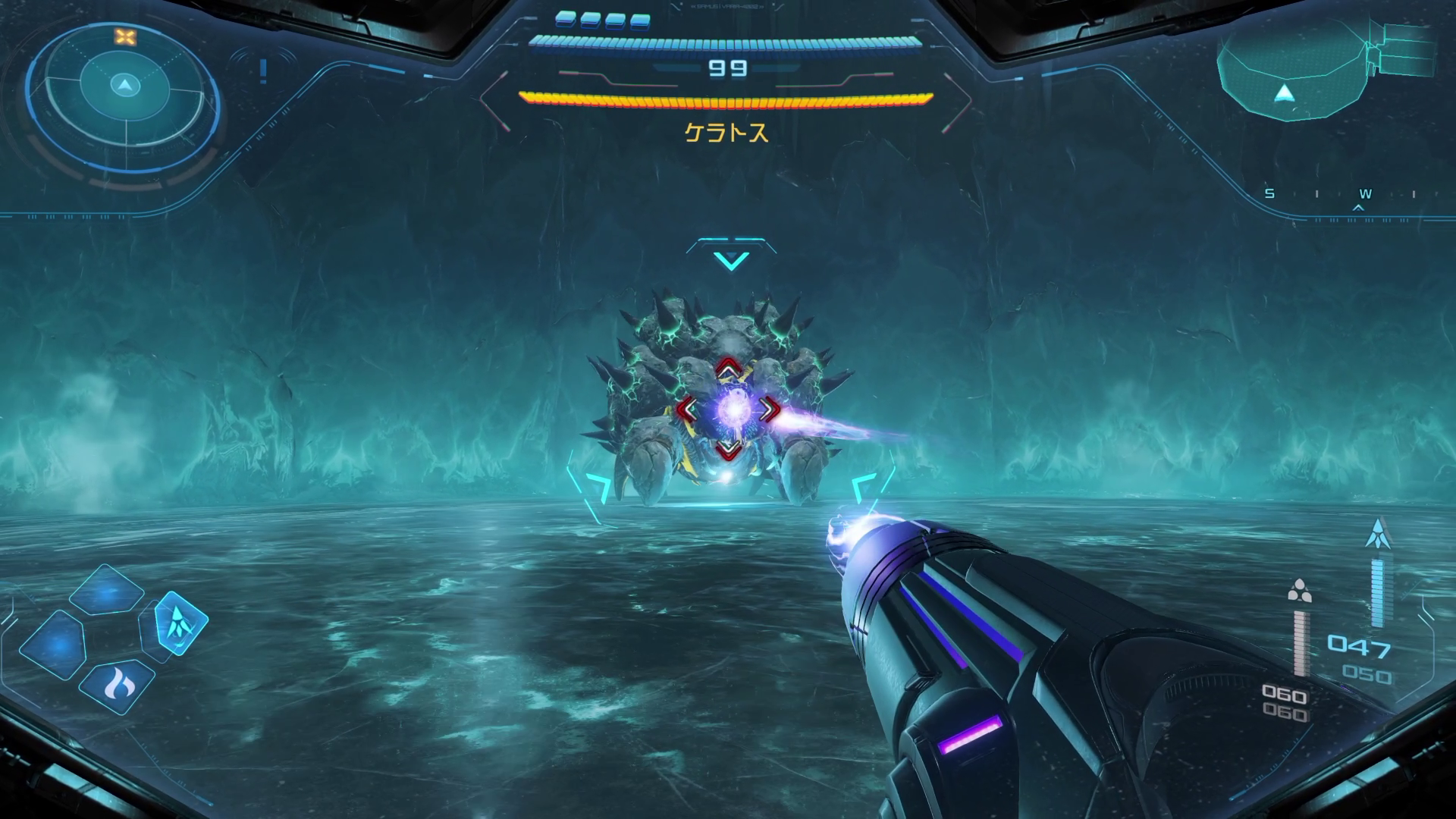The width and height of the screenshot is (1456, 819).
Task: Choose the highlighted missile weapon slot
Action: [x=181, y=622]
